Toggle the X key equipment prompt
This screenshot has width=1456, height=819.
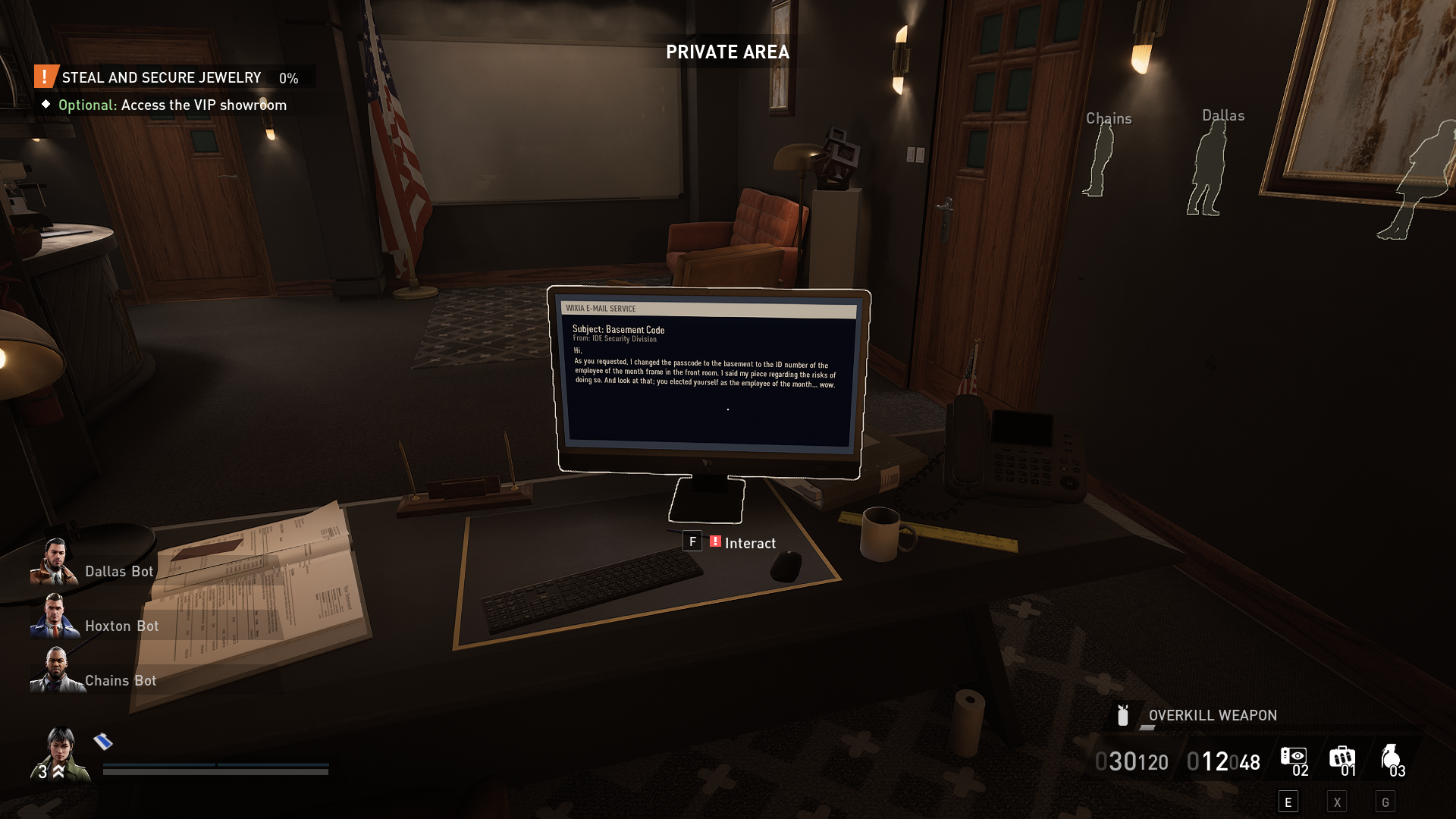click(1337, 800)
